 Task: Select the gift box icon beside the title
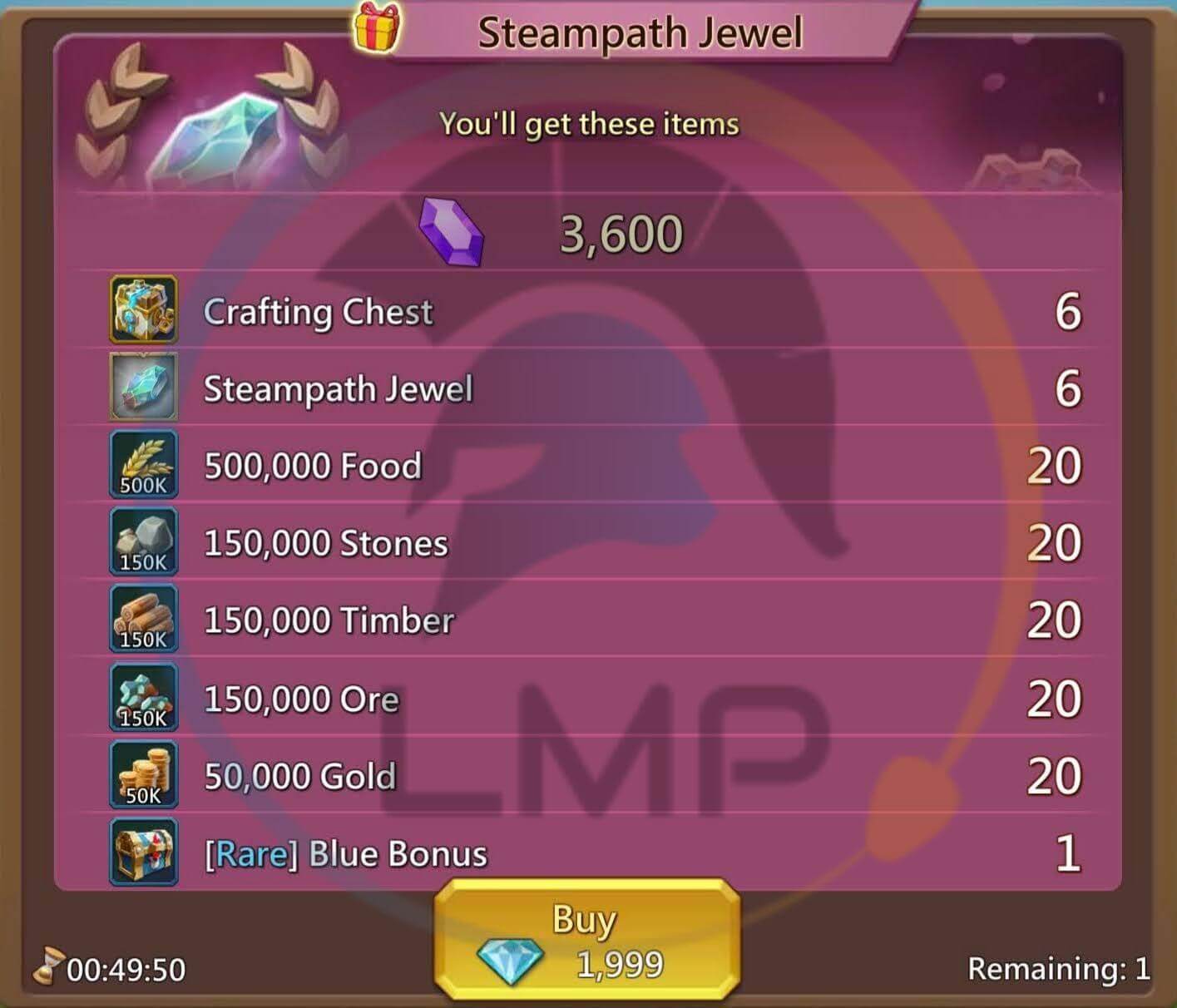[376, 27]
